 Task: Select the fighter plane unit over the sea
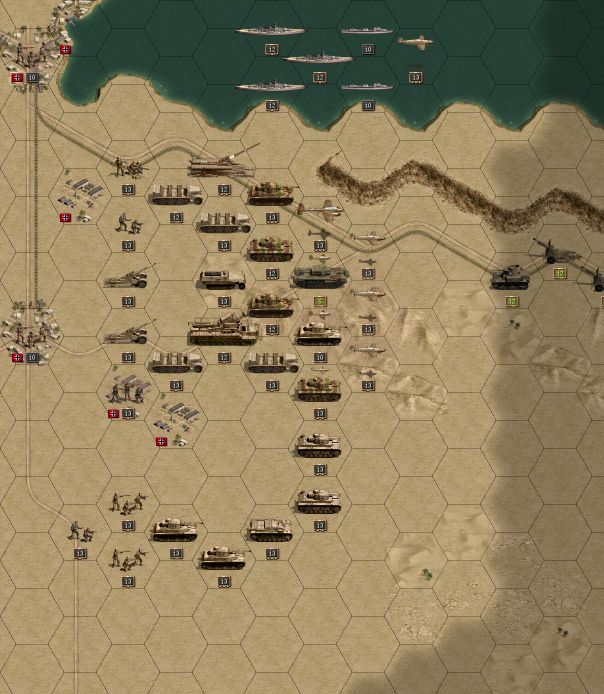click(415, 42)
